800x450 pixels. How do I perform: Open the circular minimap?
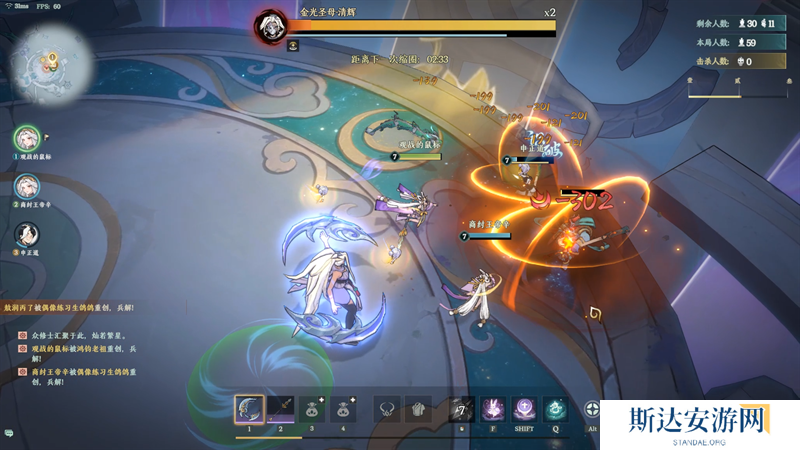coord(51,66)
